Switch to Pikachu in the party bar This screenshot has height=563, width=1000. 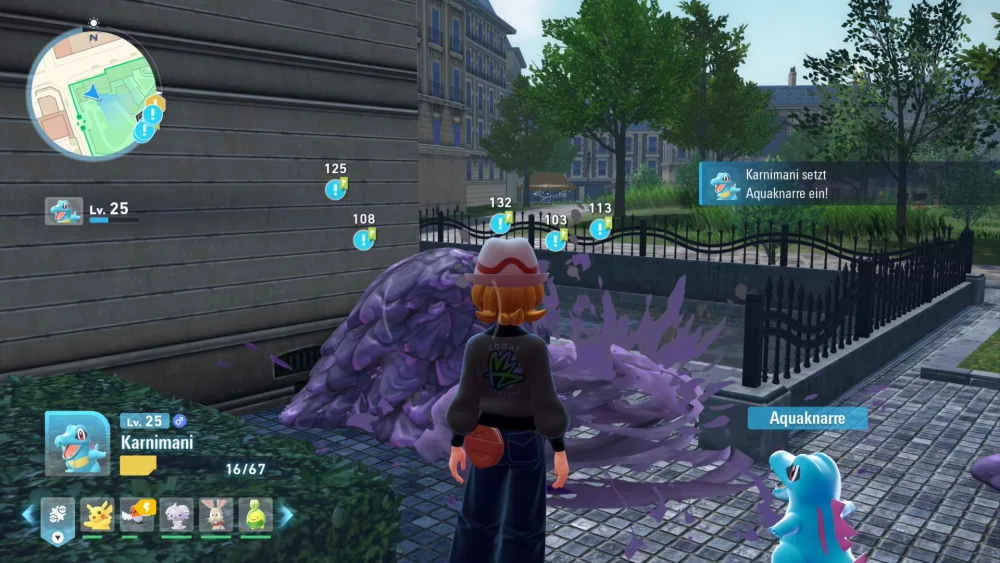(97, 515)
